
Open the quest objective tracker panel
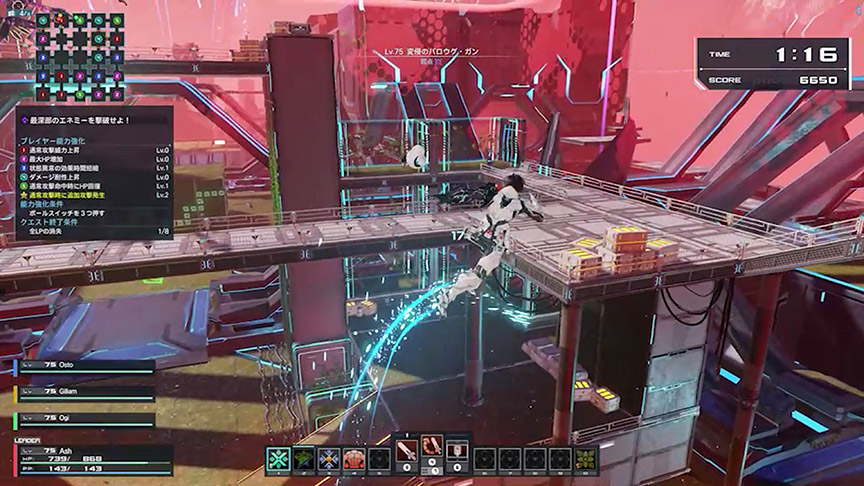tap(94, 172)
